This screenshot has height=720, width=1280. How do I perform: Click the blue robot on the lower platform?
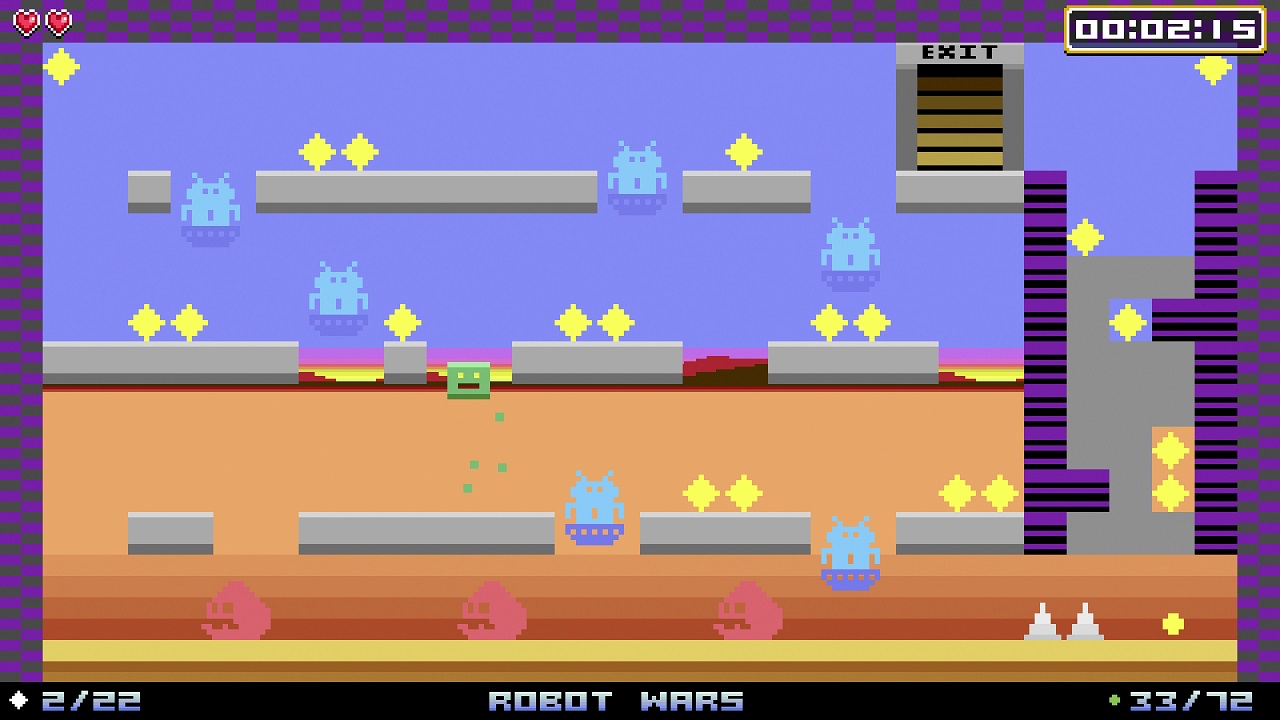pyautogui.click(x=593, y=510)
